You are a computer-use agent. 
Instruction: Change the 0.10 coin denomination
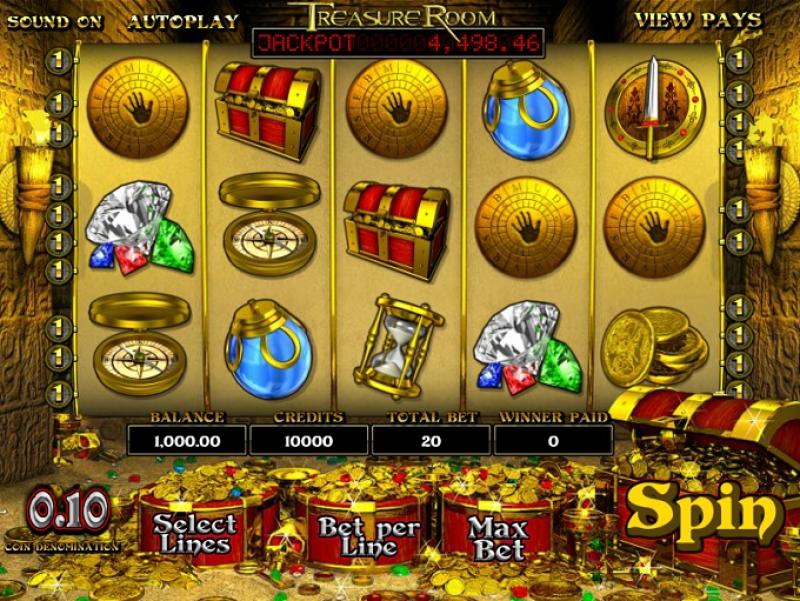pos(68,512)
